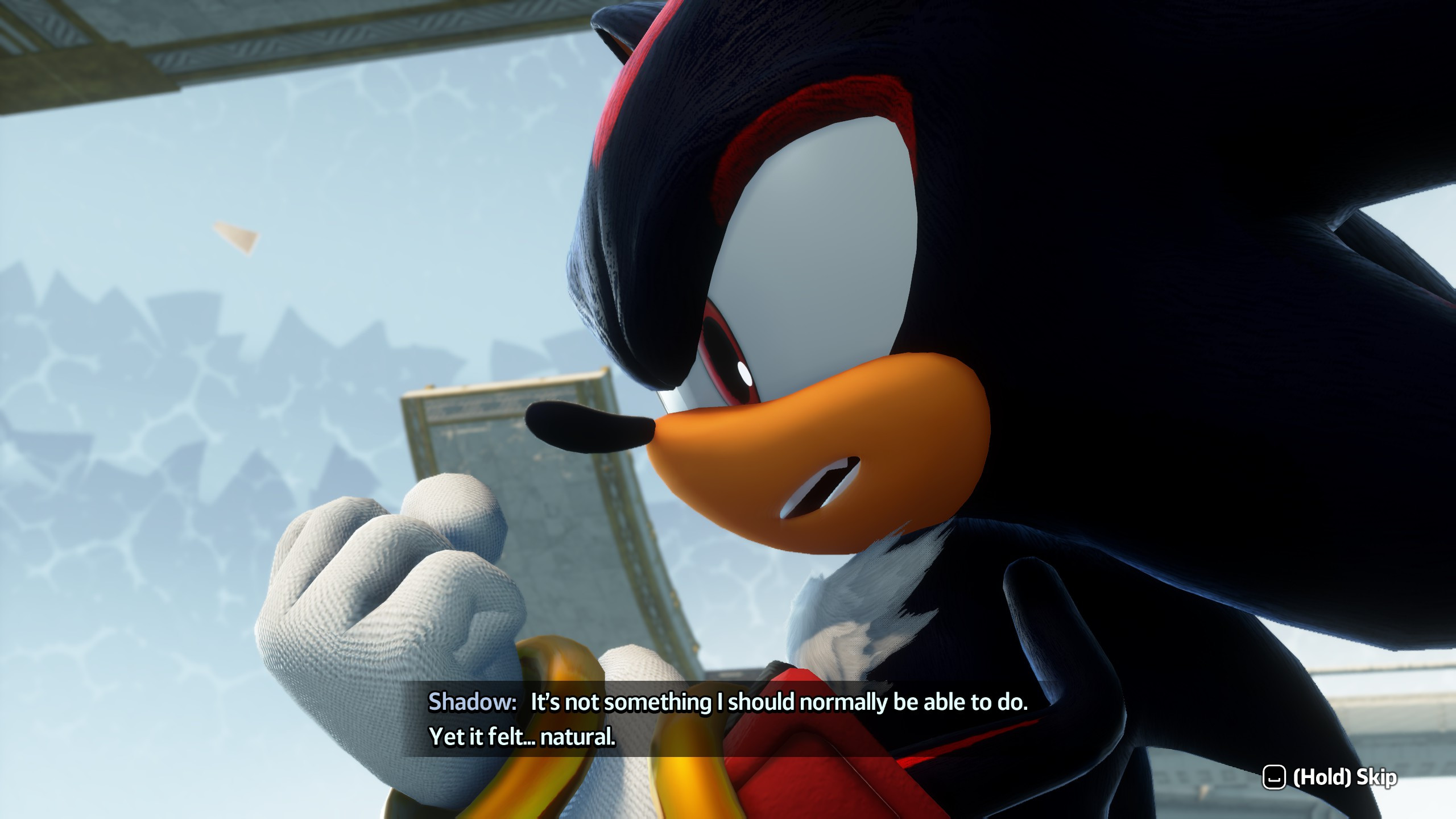The width and height of the screenshot is (1456, 819).
Task: Click Shadow's red eye
Action: click(728, 353)
